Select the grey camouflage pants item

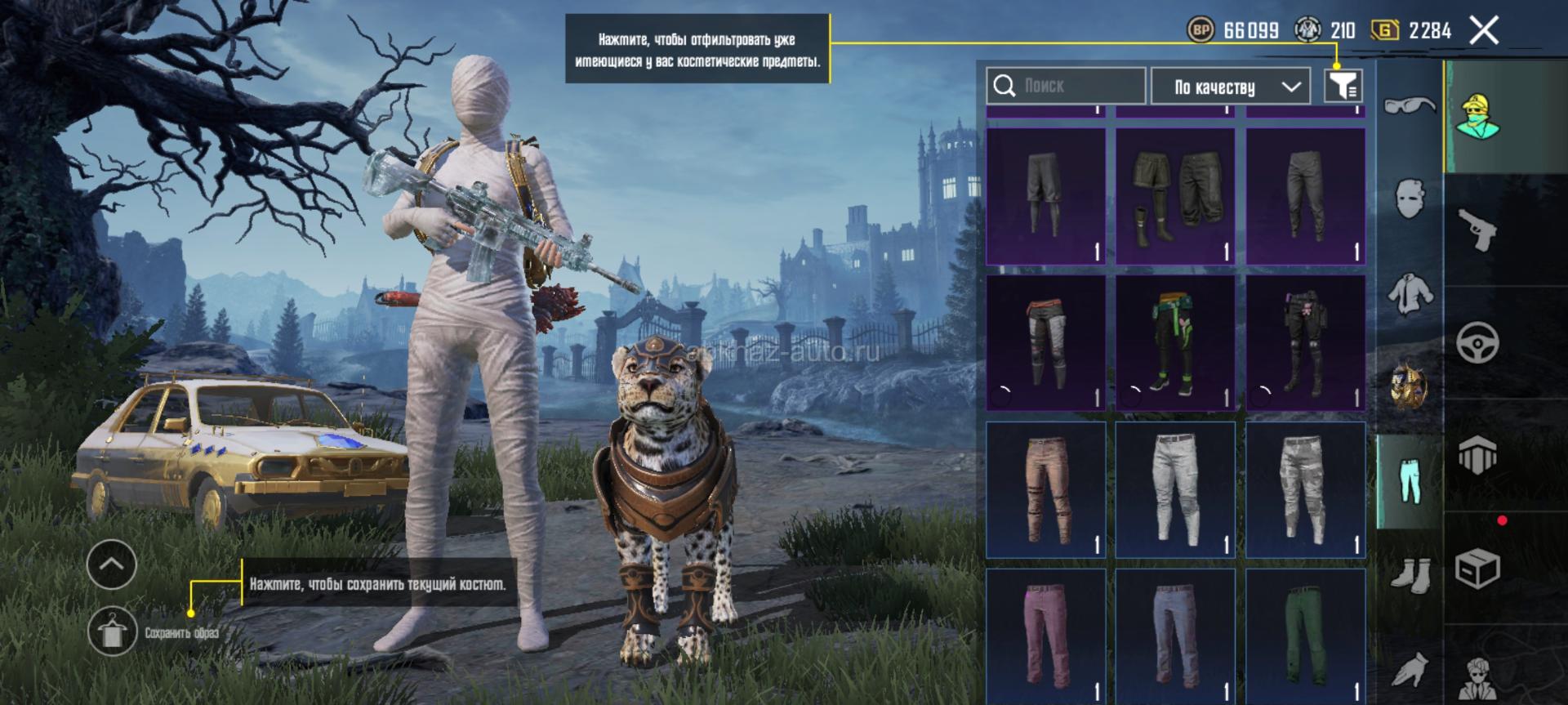[1305, 489]
